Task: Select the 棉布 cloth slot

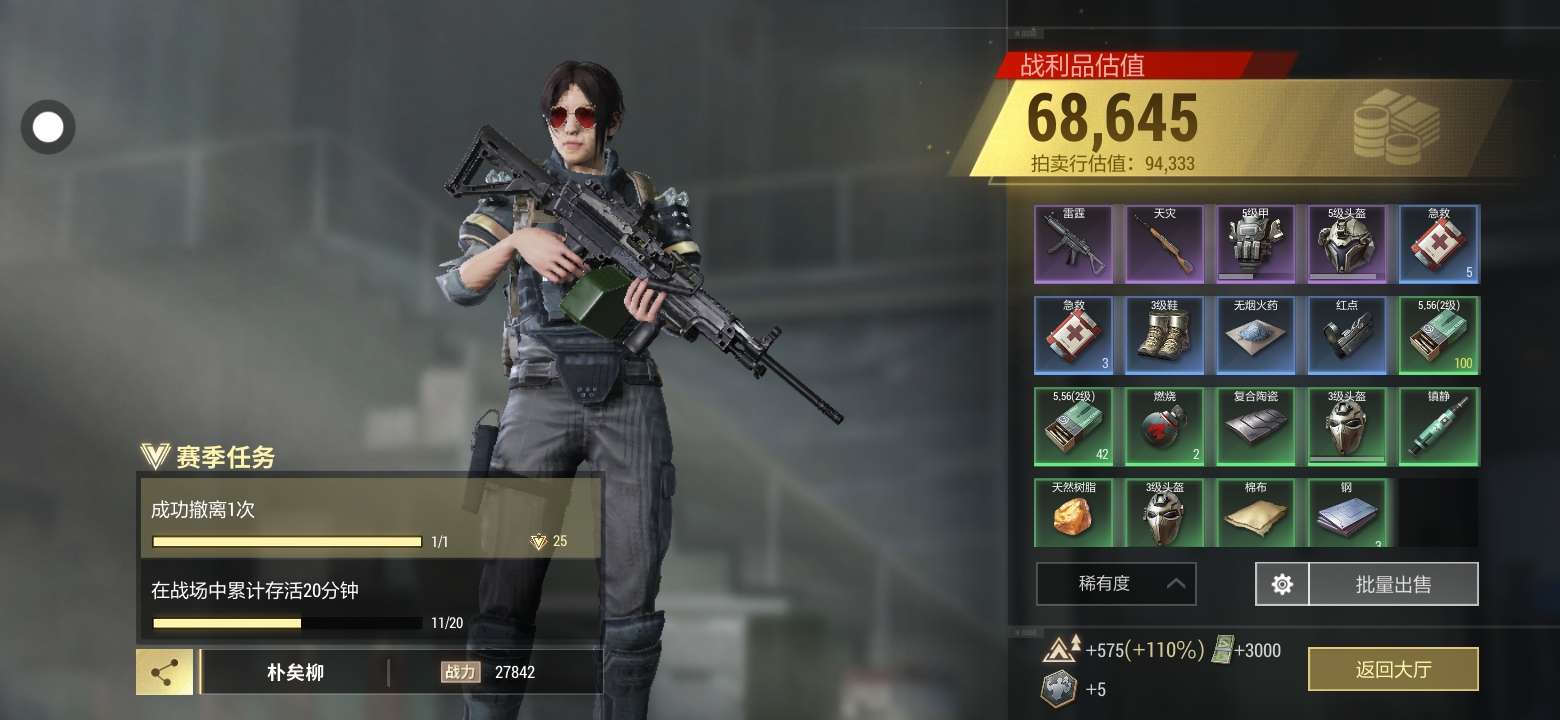Action: [x=1255, y=512]
